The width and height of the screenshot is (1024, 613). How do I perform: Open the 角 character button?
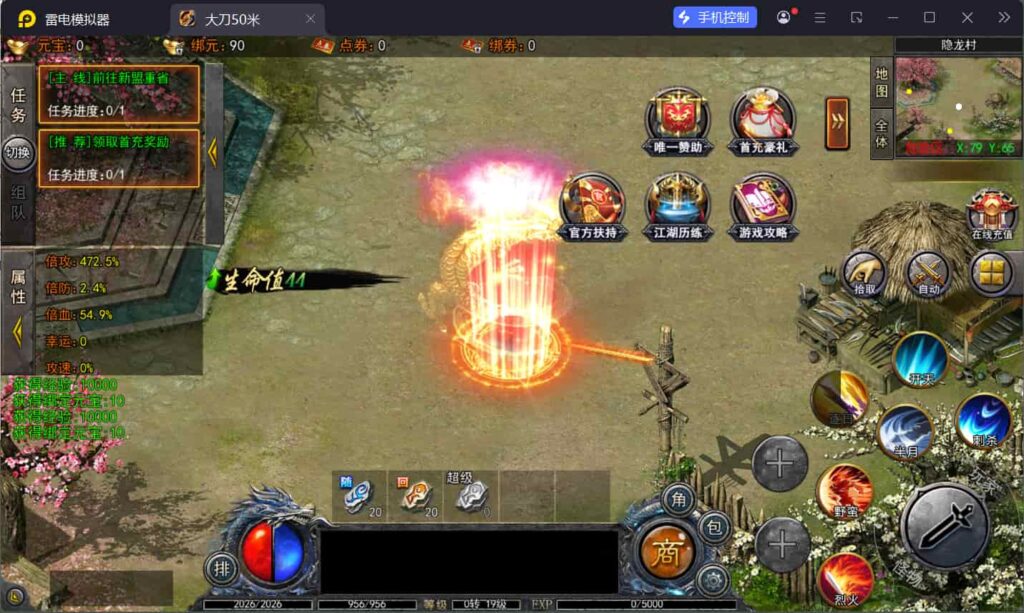tap(679, 499)
